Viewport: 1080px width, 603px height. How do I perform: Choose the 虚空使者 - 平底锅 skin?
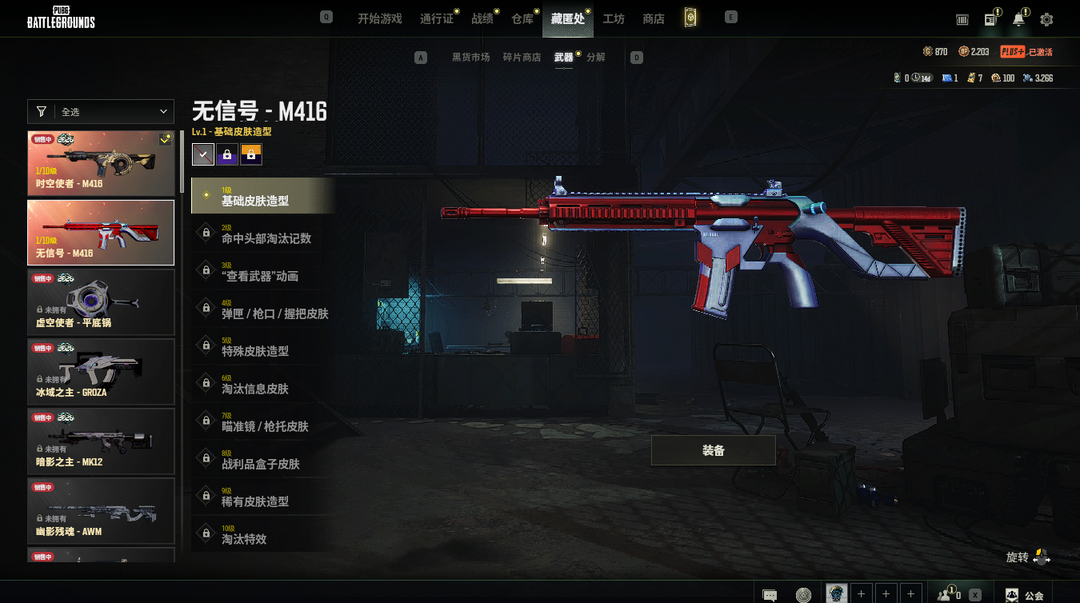(x=101, y=302)
